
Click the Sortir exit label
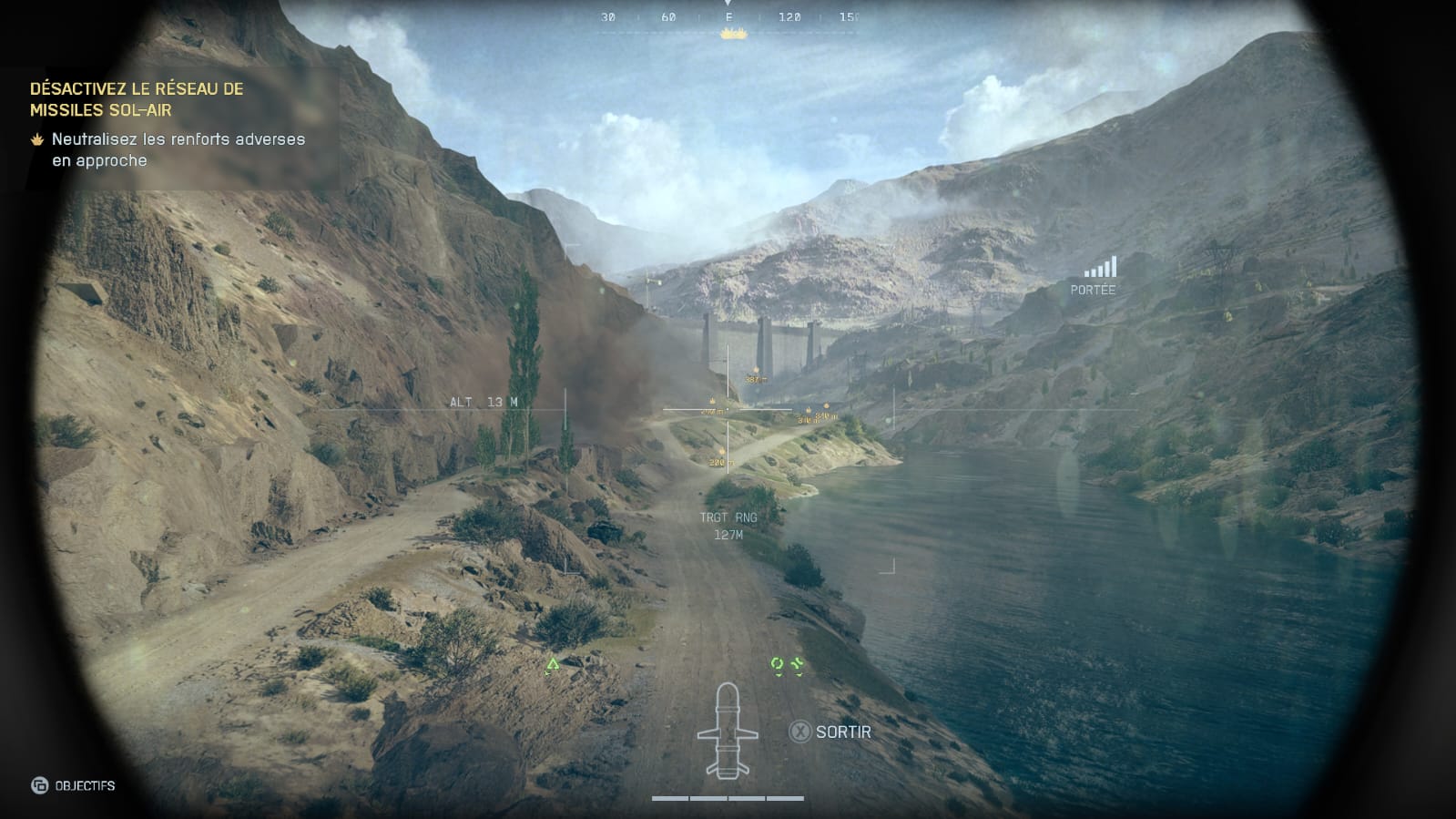coord(842,732)
